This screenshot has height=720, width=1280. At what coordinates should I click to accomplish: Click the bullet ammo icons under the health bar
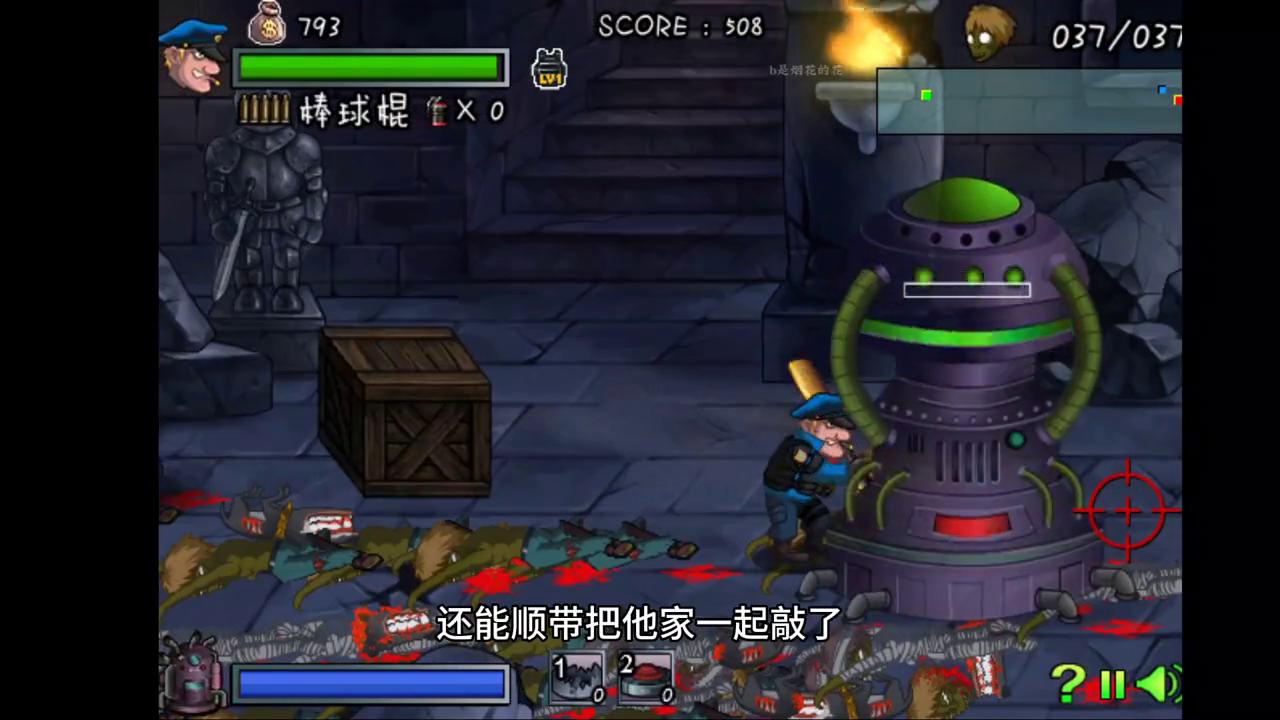(265, 110)
